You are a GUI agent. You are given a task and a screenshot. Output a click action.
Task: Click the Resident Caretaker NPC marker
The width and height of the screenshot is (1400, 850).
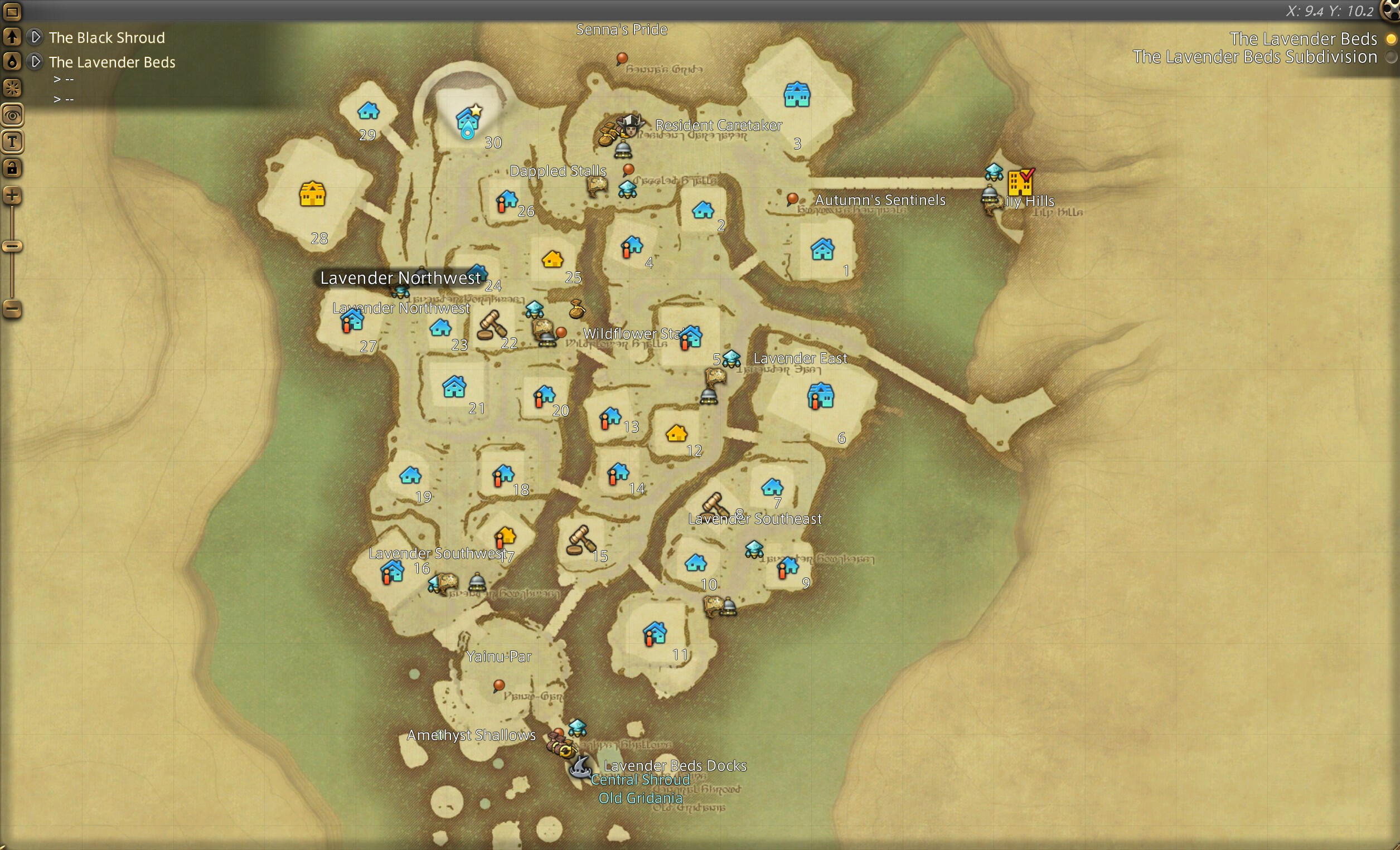(629, 126)
